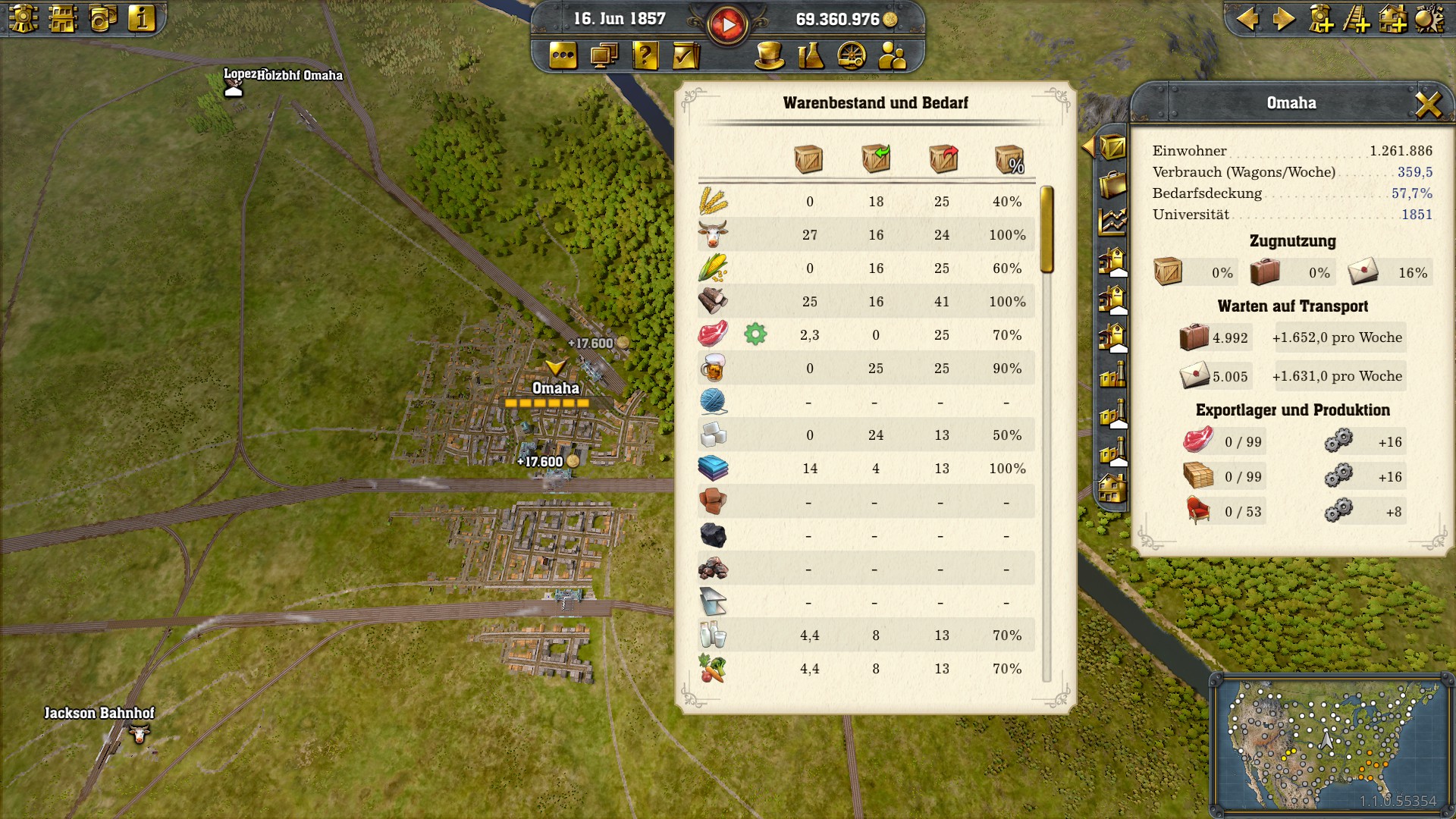The width and height of the screenshot is (1456, 819).
Task: Close the Omaha city panel
Action: point(1428,104)
